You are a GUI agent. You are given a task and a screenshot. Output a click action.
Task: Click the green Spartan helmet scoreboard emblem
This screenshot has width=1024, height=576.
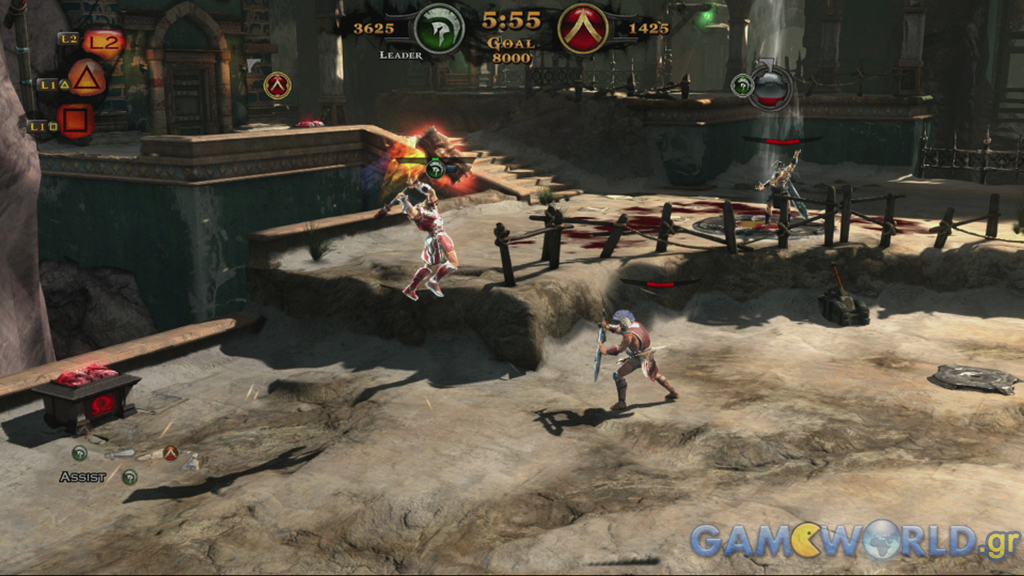coord(438,28)
